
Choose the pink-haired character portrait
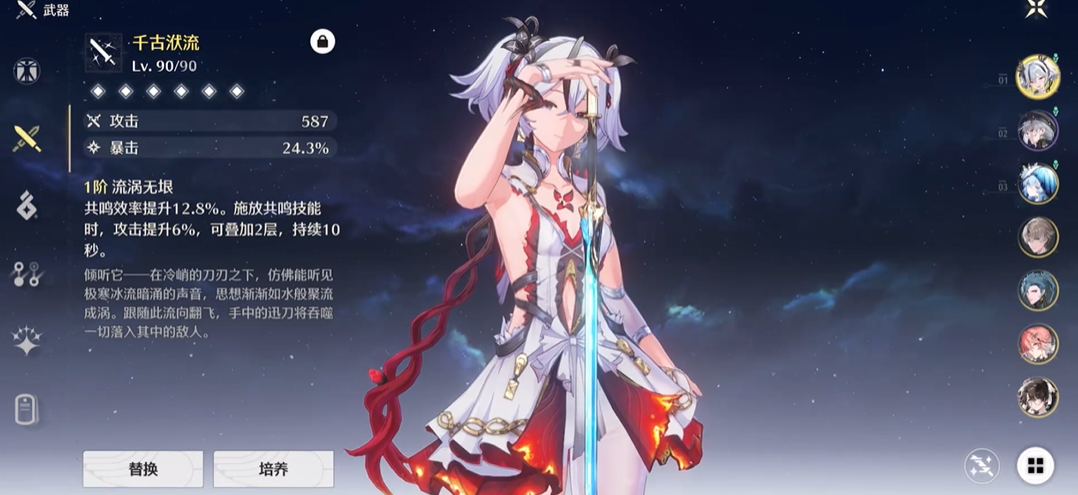pyautogui.click(x=1037, y=343)
